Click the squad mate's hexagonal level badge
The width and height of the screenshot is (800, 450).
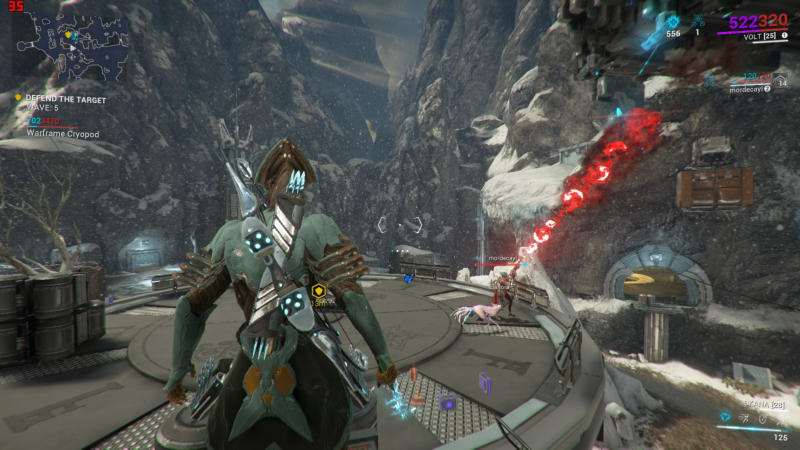pos(781,84)
